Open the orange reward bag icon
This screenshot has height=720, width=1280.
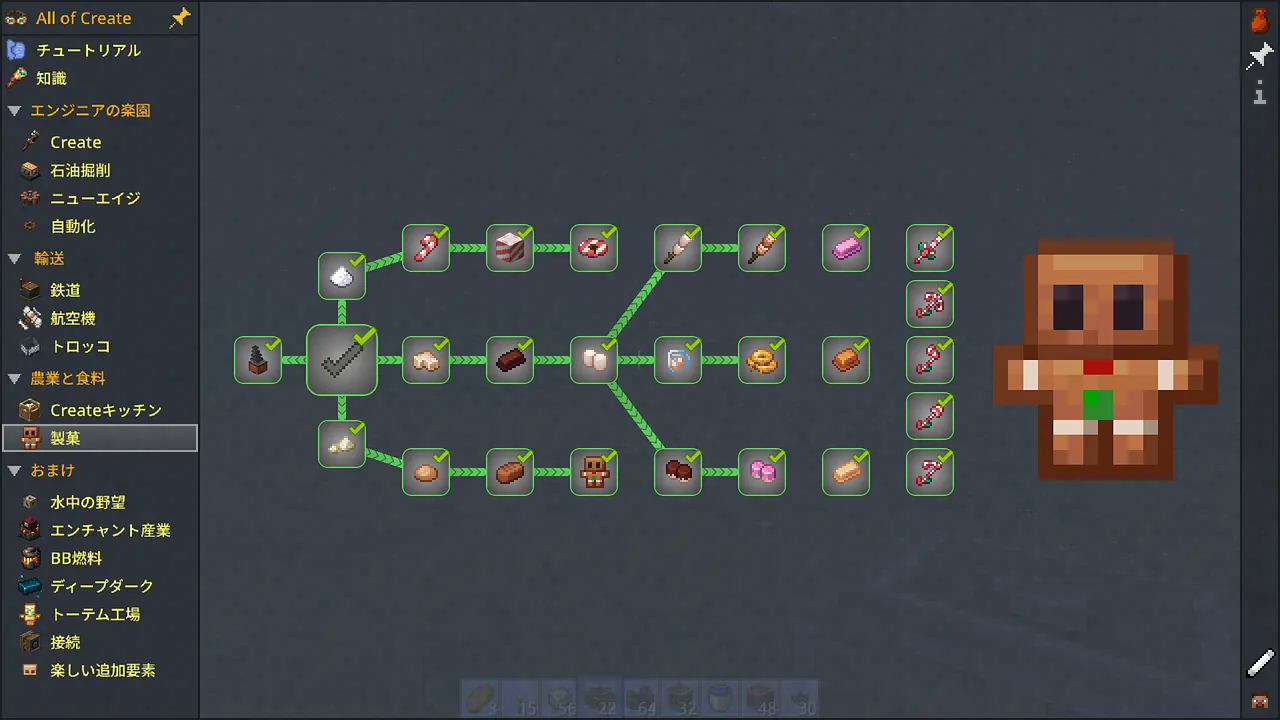click(1260, 19)
